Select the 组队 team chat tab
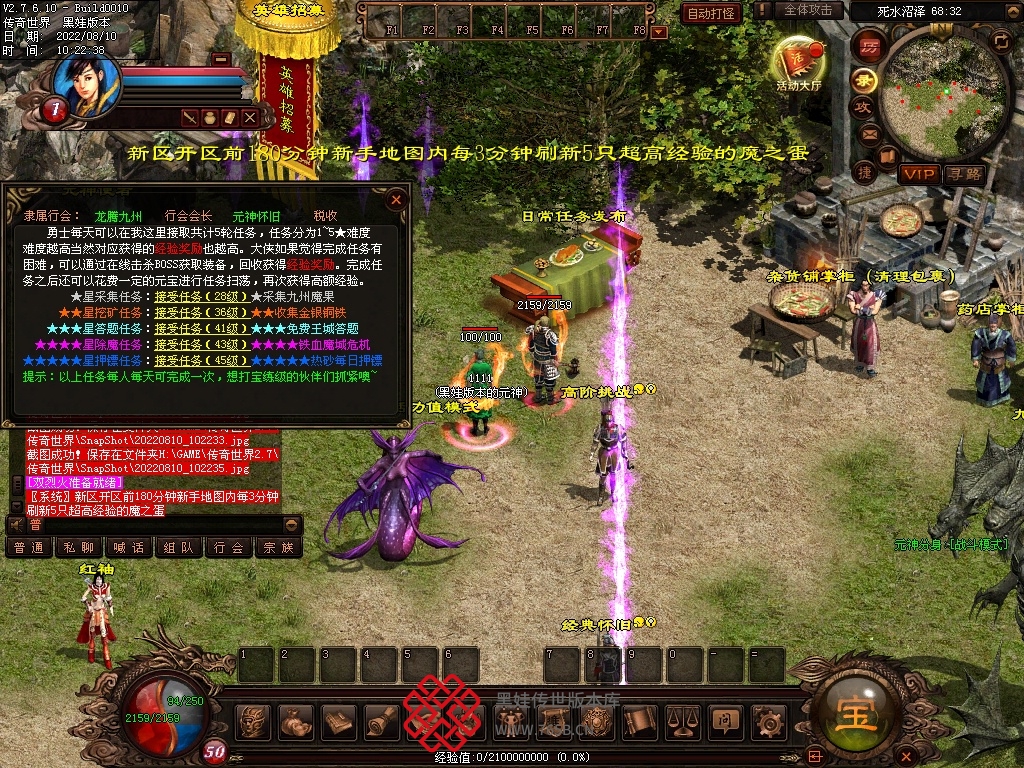The height and width of the screenshot is (768, 1024). click(x=179, y=548)
